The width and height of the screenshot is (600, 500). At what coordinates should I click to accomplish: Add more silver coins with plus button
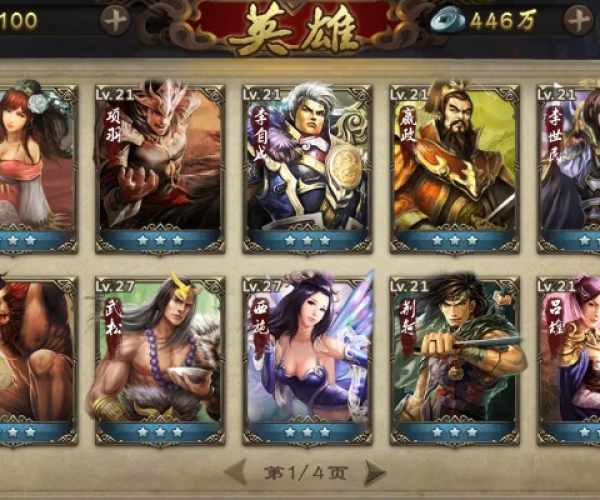[x=579, y=19]
